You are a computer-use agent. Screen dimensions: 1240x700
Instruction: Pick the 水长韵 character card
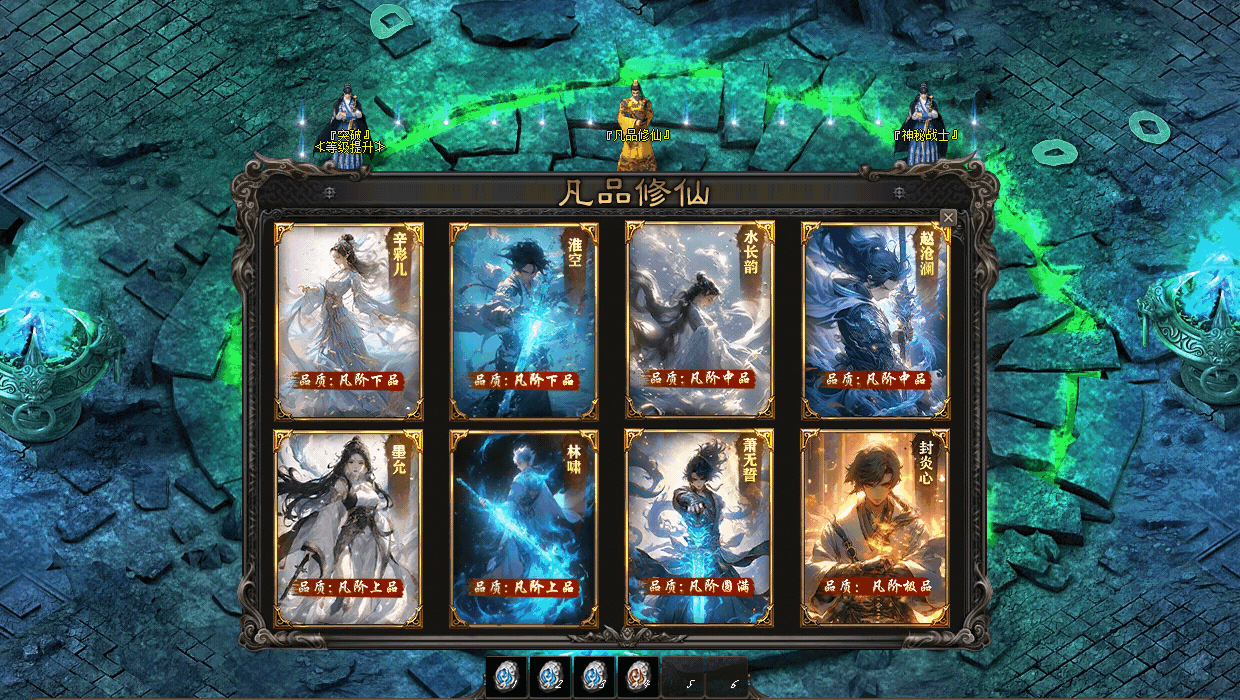(700, 320)
